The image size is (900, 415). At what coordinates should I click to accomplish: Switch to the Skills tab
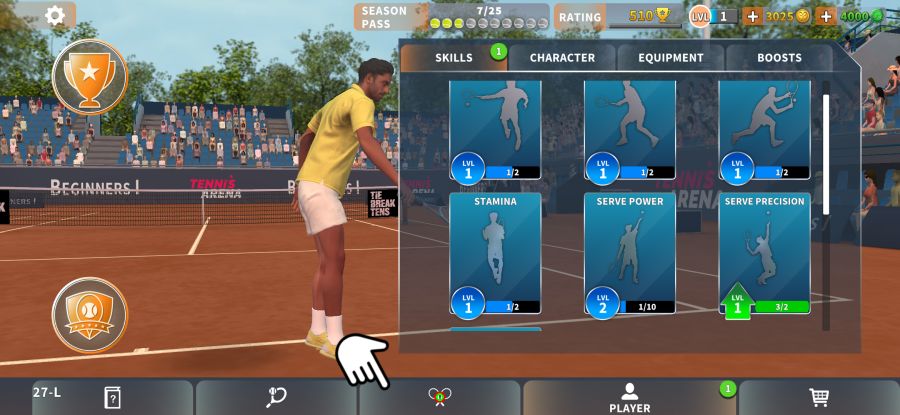[x=454, y=58]
